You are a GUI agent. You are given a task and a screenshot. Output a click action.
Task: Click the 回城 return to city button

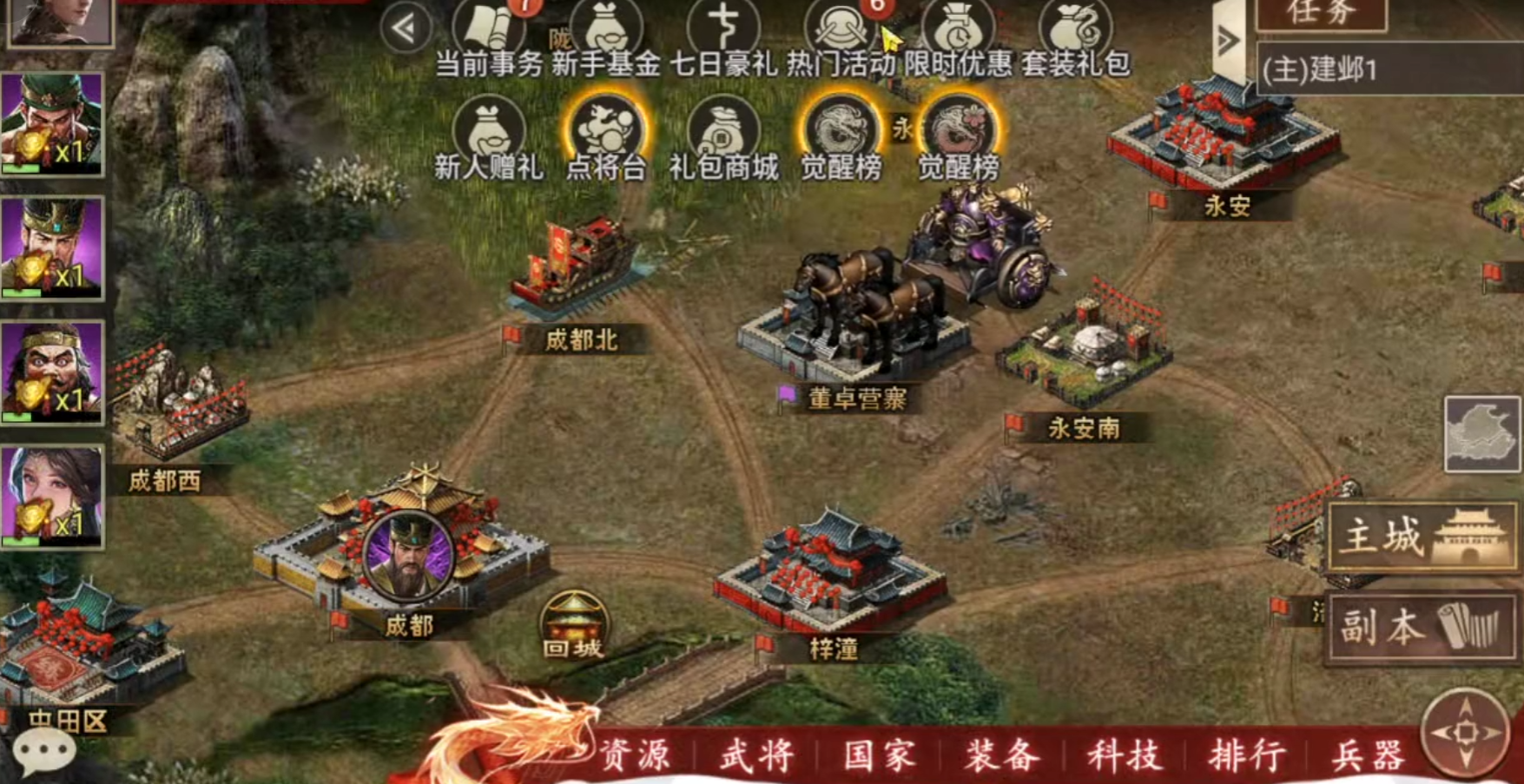pos(573,627)
